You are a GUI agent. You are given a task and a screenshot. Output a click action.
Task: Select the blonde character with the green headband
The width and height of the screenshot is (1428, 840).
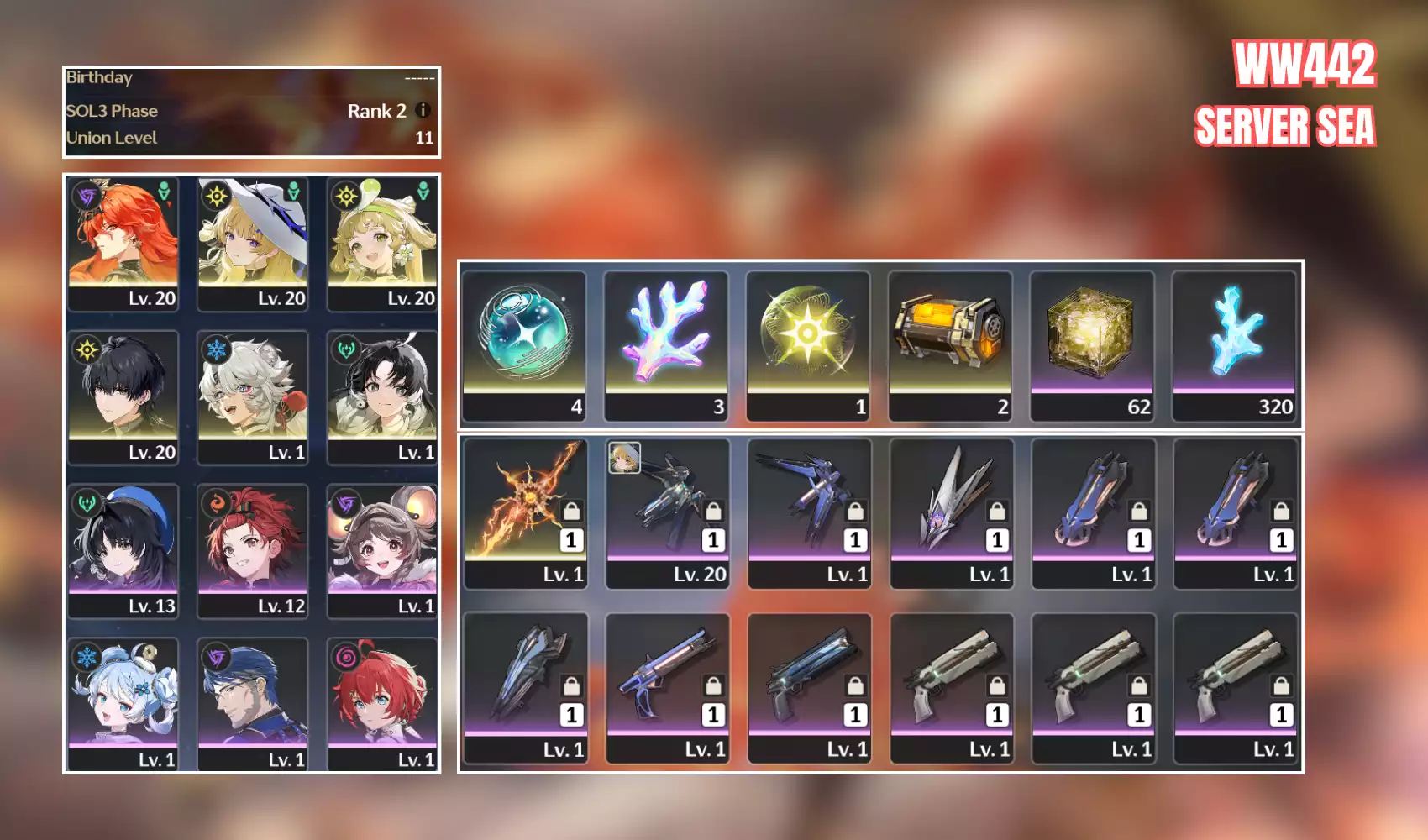(x=382, y=242)
